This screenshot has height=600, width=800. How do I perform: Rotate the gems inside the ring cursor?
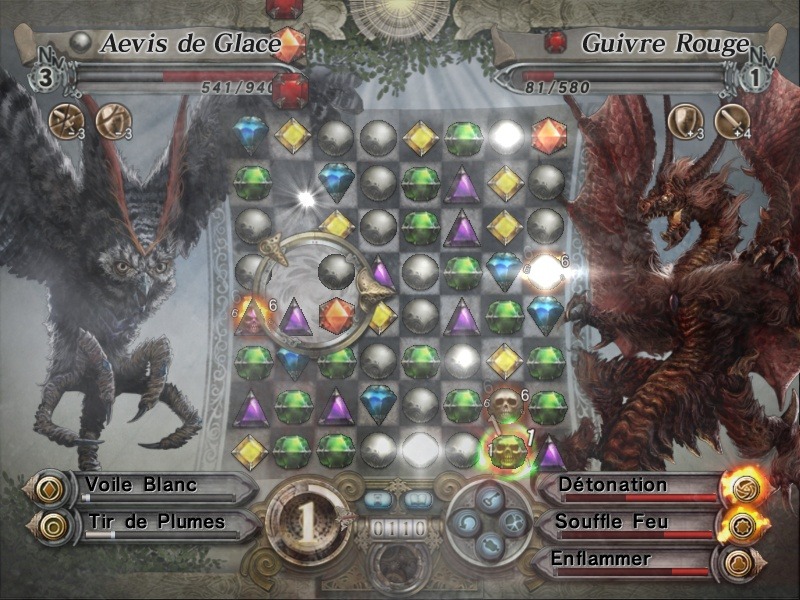pos(315,292)
